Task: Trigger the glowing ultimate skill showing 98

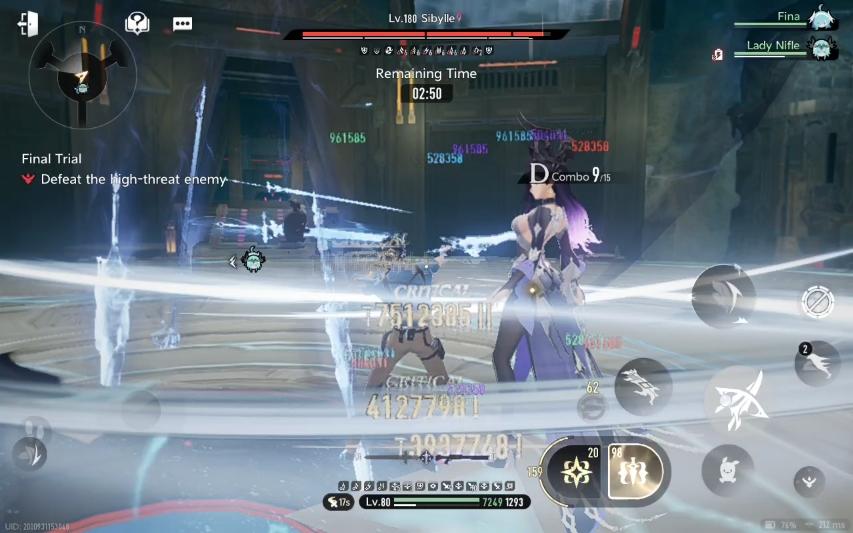Action: point(635,471)
